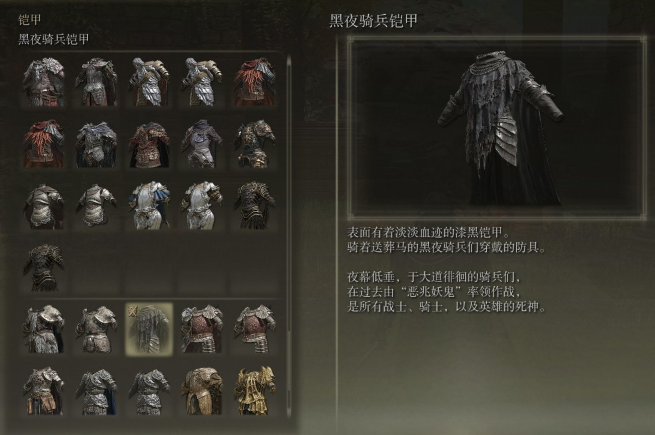The width and height of the screenshot is (655, 435).
Task: Select the white armor with gold pauldron
Action: pos(201,205)
